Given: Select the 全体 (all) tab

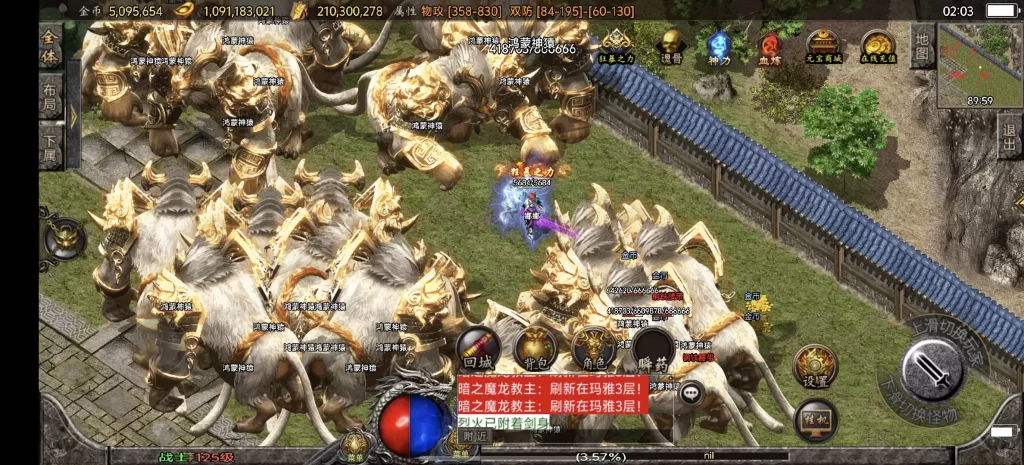Looking at the screenshot, I should (51, 48).
